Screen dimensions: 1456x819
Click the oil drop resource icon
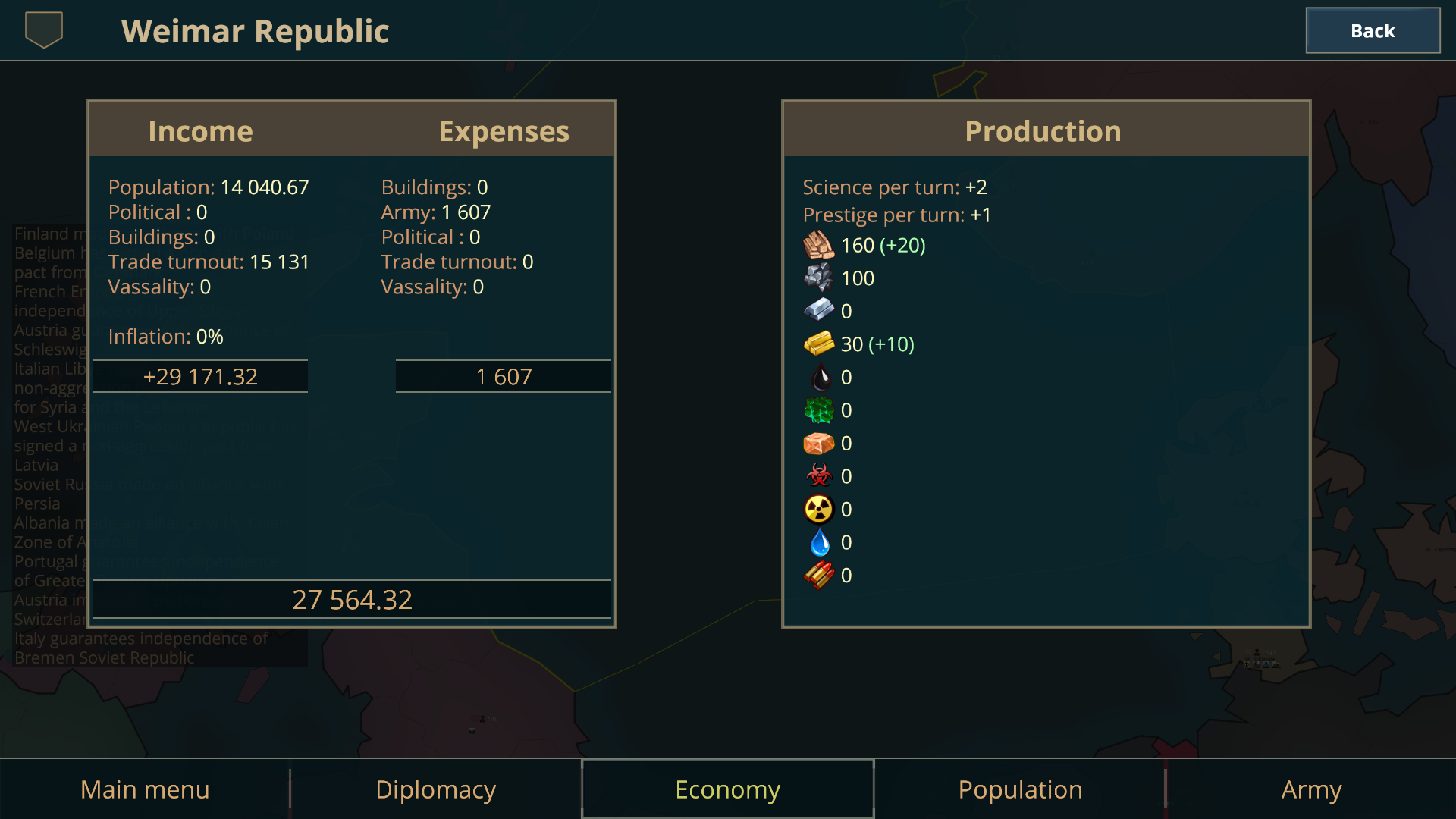pyautogui.click(x=819, y=377)
